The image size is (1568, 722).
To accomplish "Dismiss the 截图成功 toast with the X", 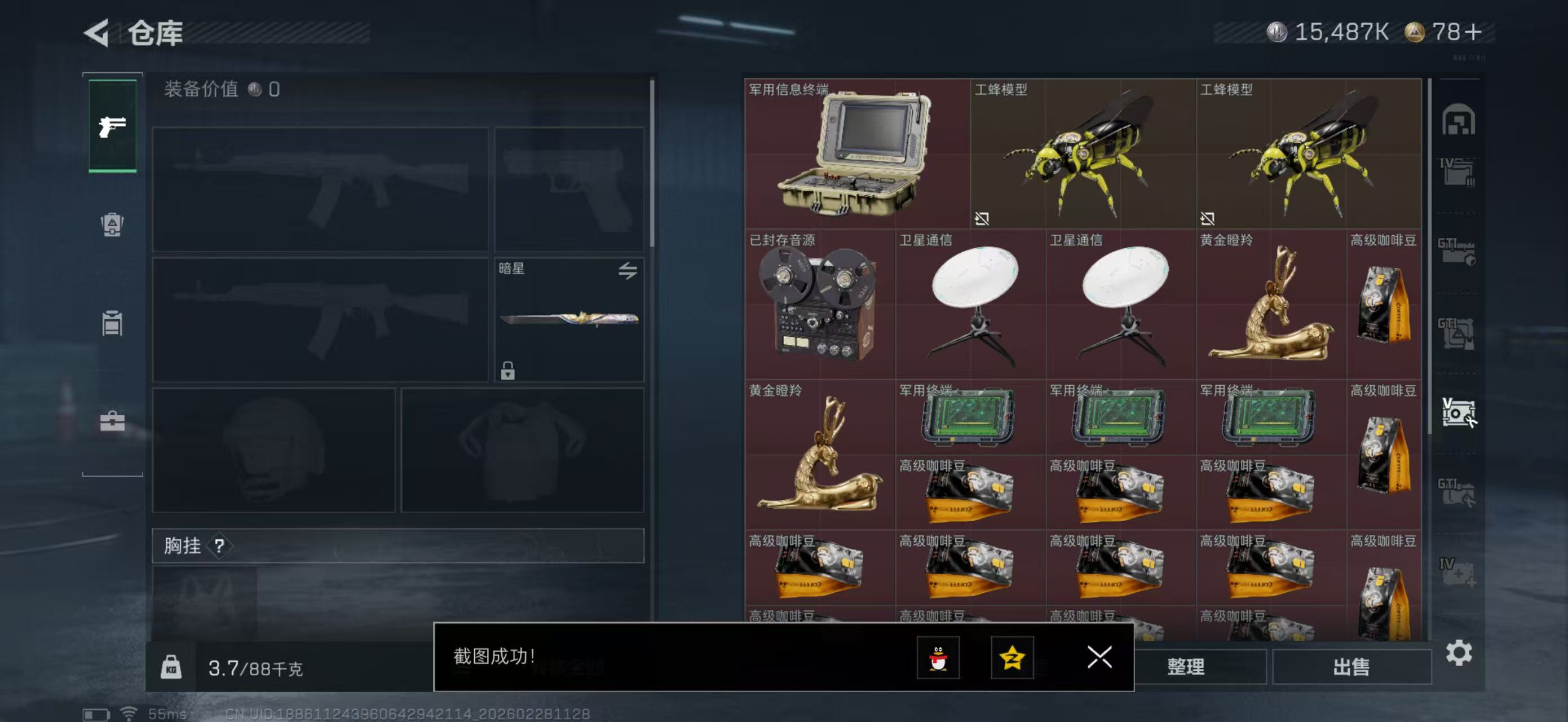I will [1100, 658].
